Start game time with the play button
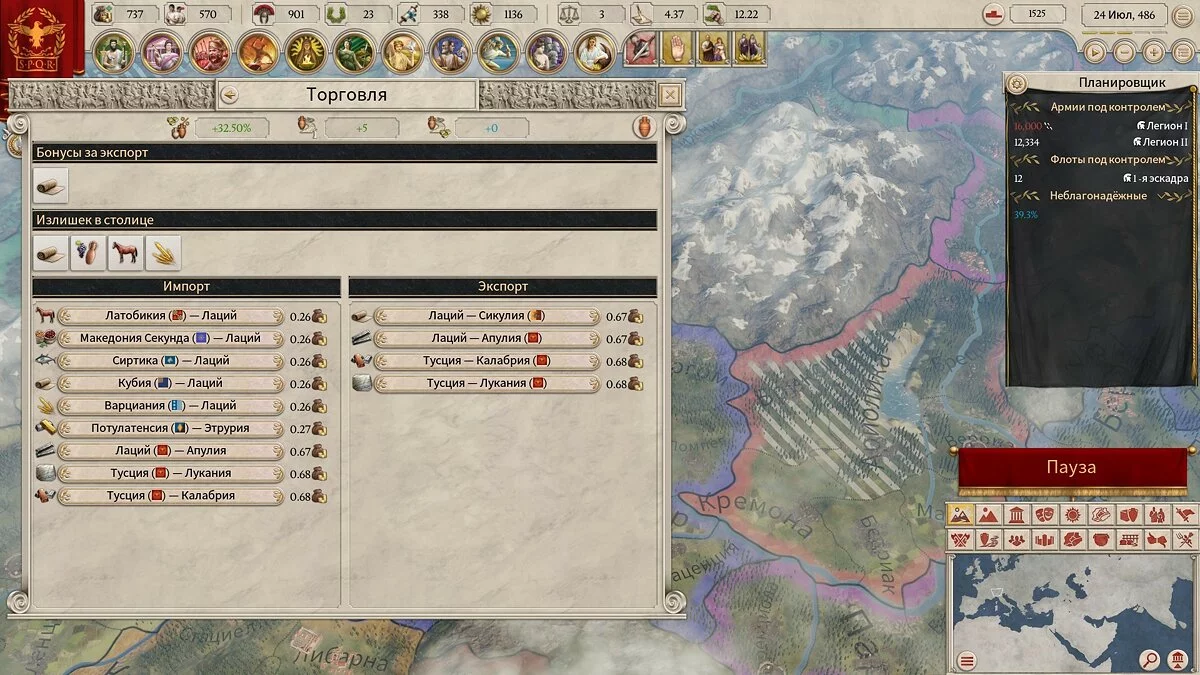The image size is (1200, 675). [x=1097, y=52]
